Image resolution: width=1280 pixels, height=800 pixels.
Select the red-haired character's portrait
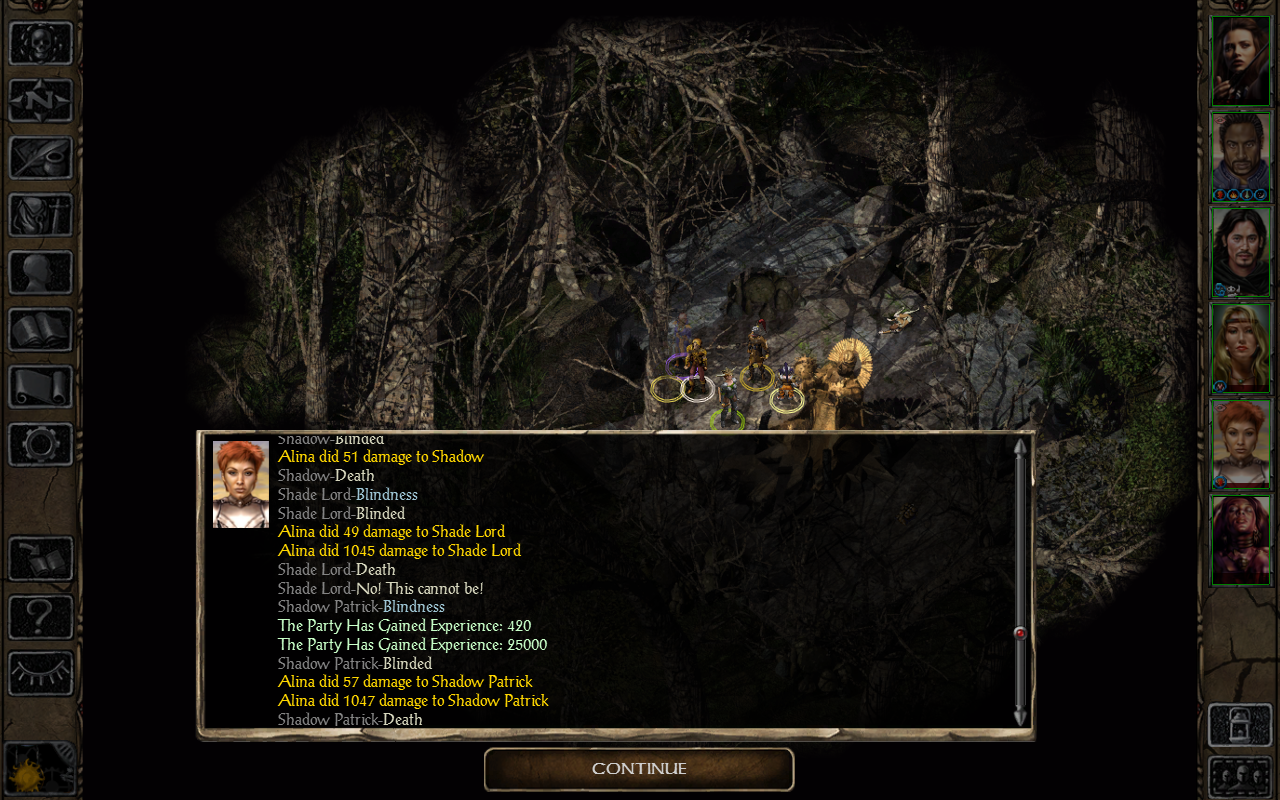tap(1240, 443)
